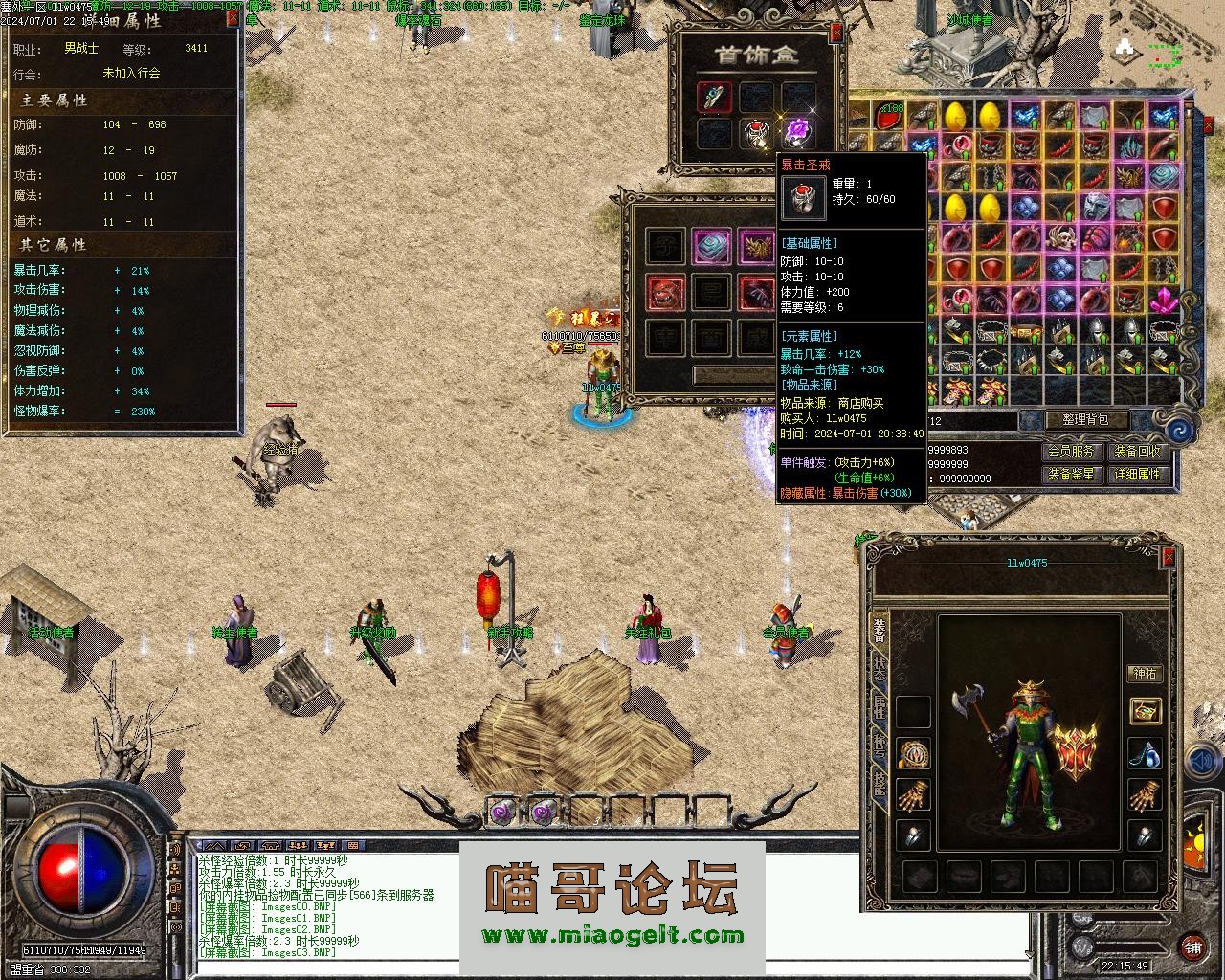Open 装备回收 equipment recycling

pos(1137,451)
